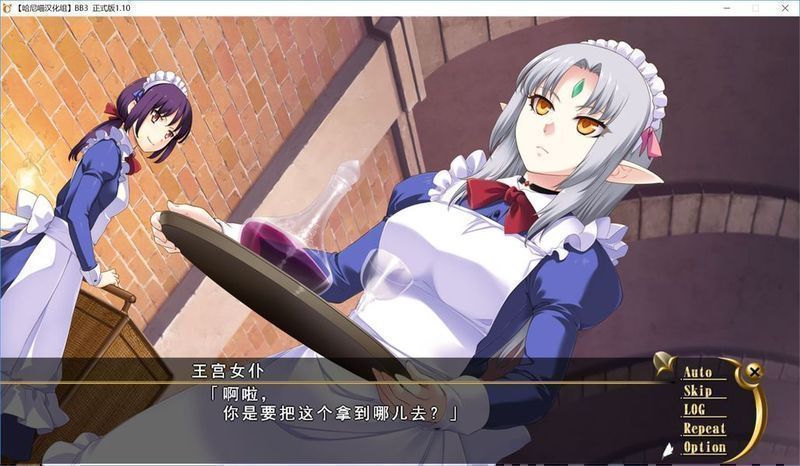Hide the dialogue box with the gold X button

(x=754, y=372)
